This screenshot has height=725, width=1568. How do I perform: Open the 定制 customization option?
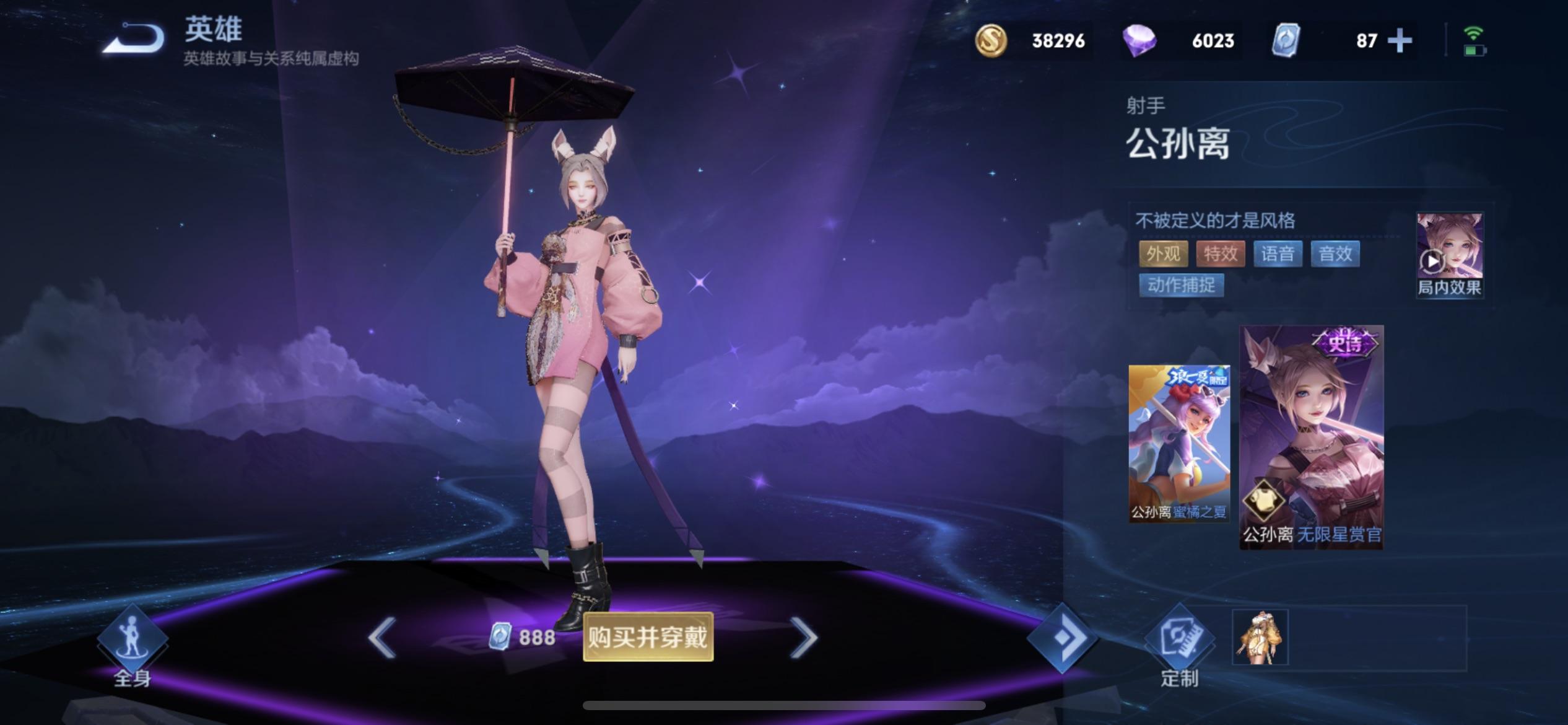(x=1179, y=645)
